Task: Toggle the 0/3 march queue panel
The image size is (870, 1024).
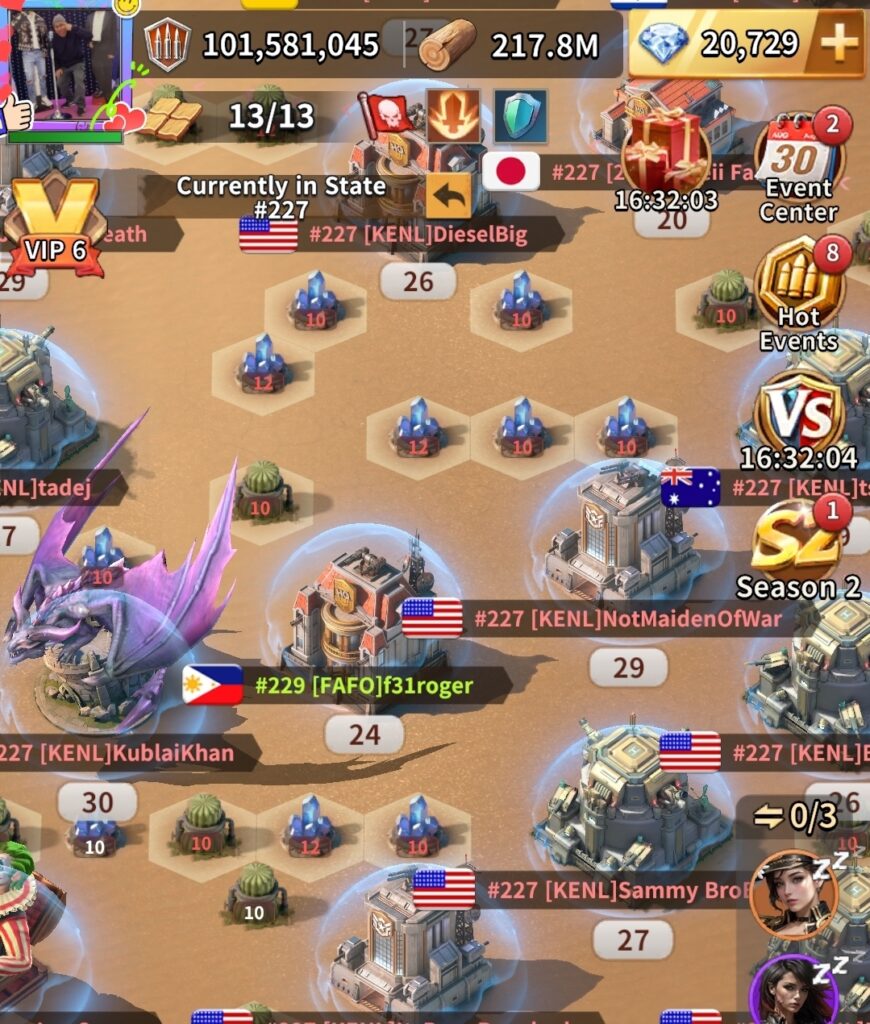Action: tap(795, 817)
